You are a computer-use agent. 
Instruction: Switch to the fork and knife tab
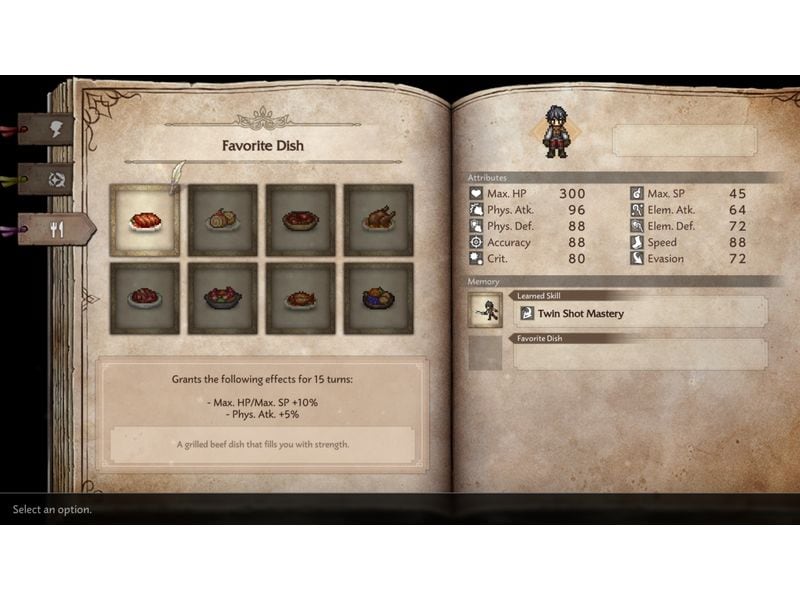tap(57, 229)
